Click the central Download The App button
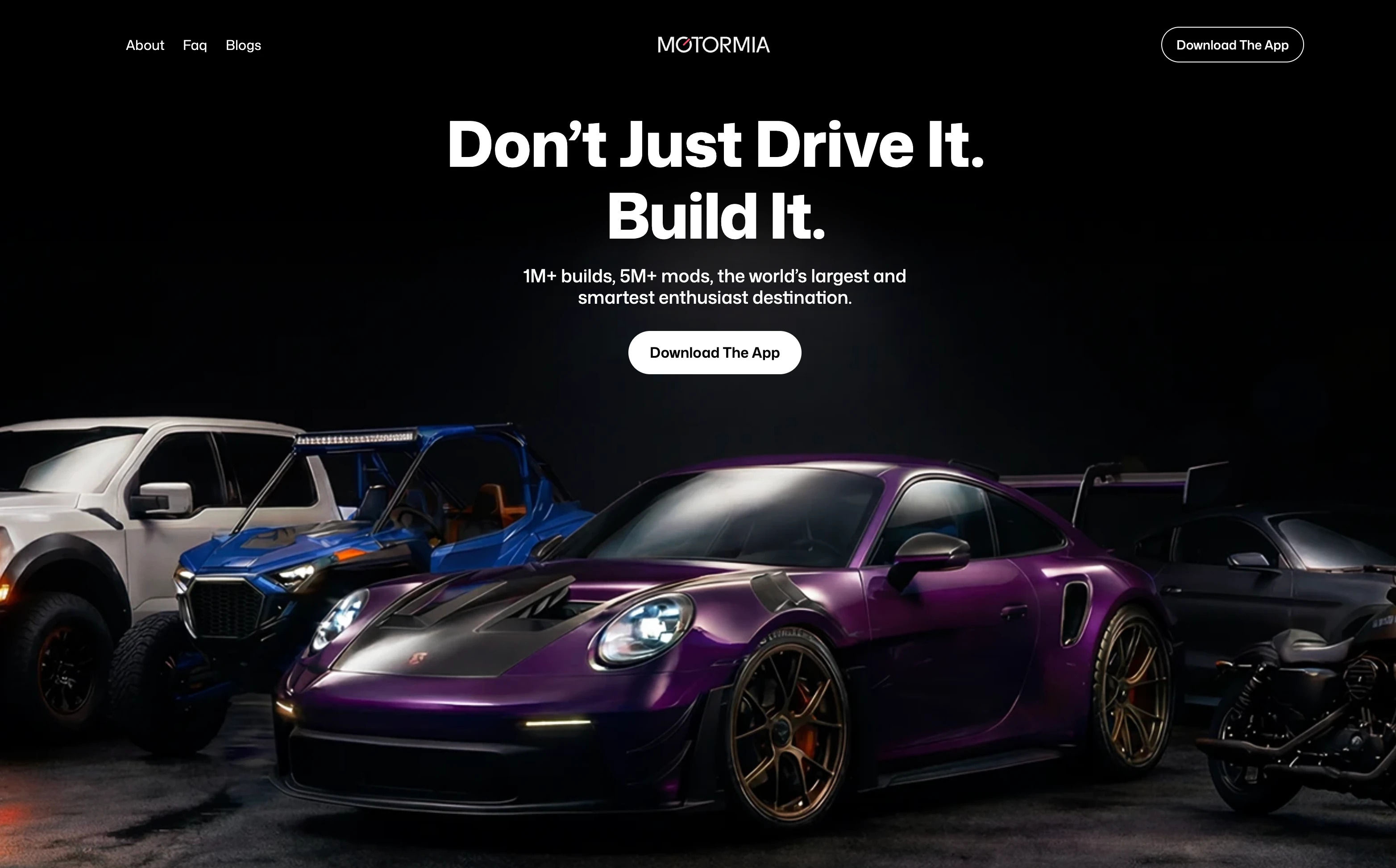 click(x=715, y=352)
